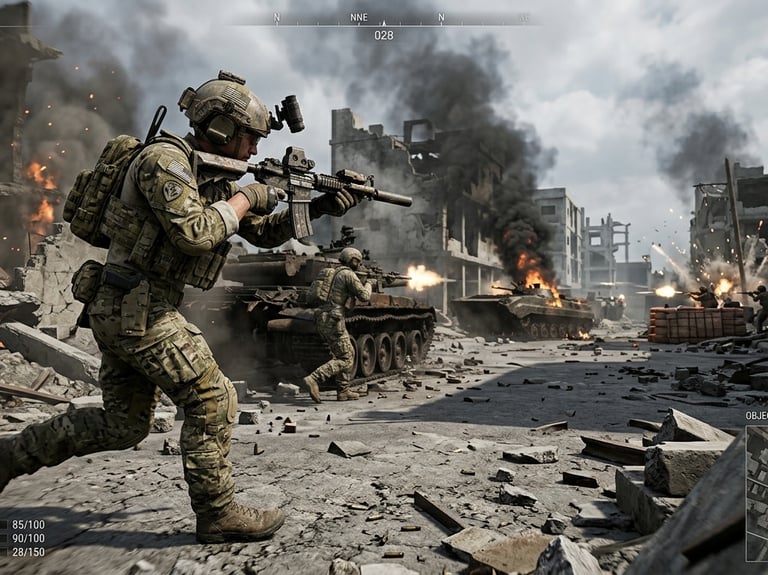Viewport: 768px width, 575px height.
Task: Click the compass heading bar
Action: pyautogui.click(x=384, y=19)
